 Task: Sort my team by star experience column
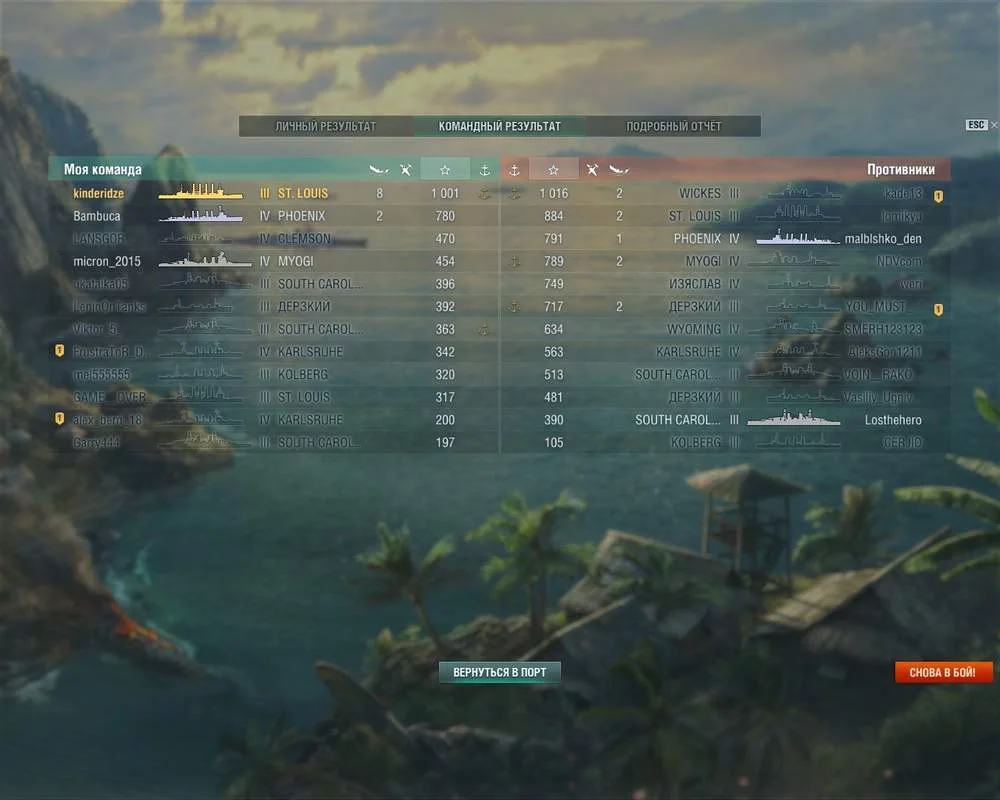[445, 170]
